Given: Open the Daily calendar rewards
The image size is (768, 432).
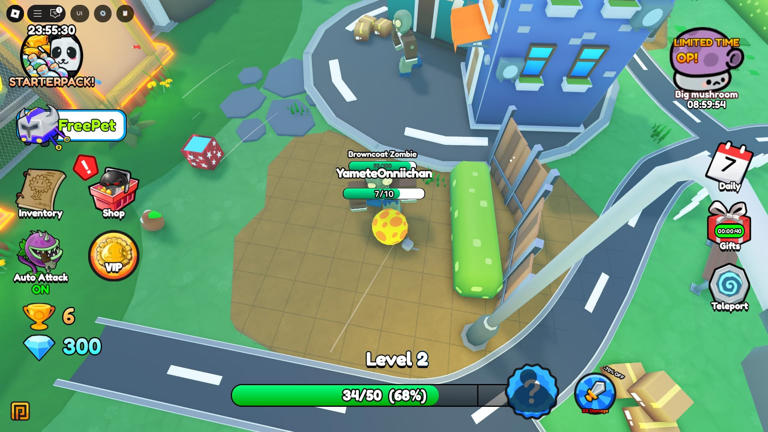Looking at the screenshot, I should point(729,167).
